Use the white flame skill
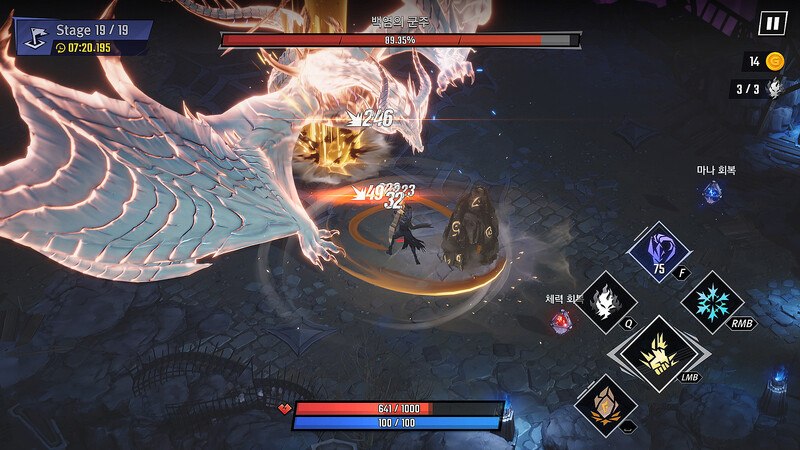 click(x=607, y=301)
